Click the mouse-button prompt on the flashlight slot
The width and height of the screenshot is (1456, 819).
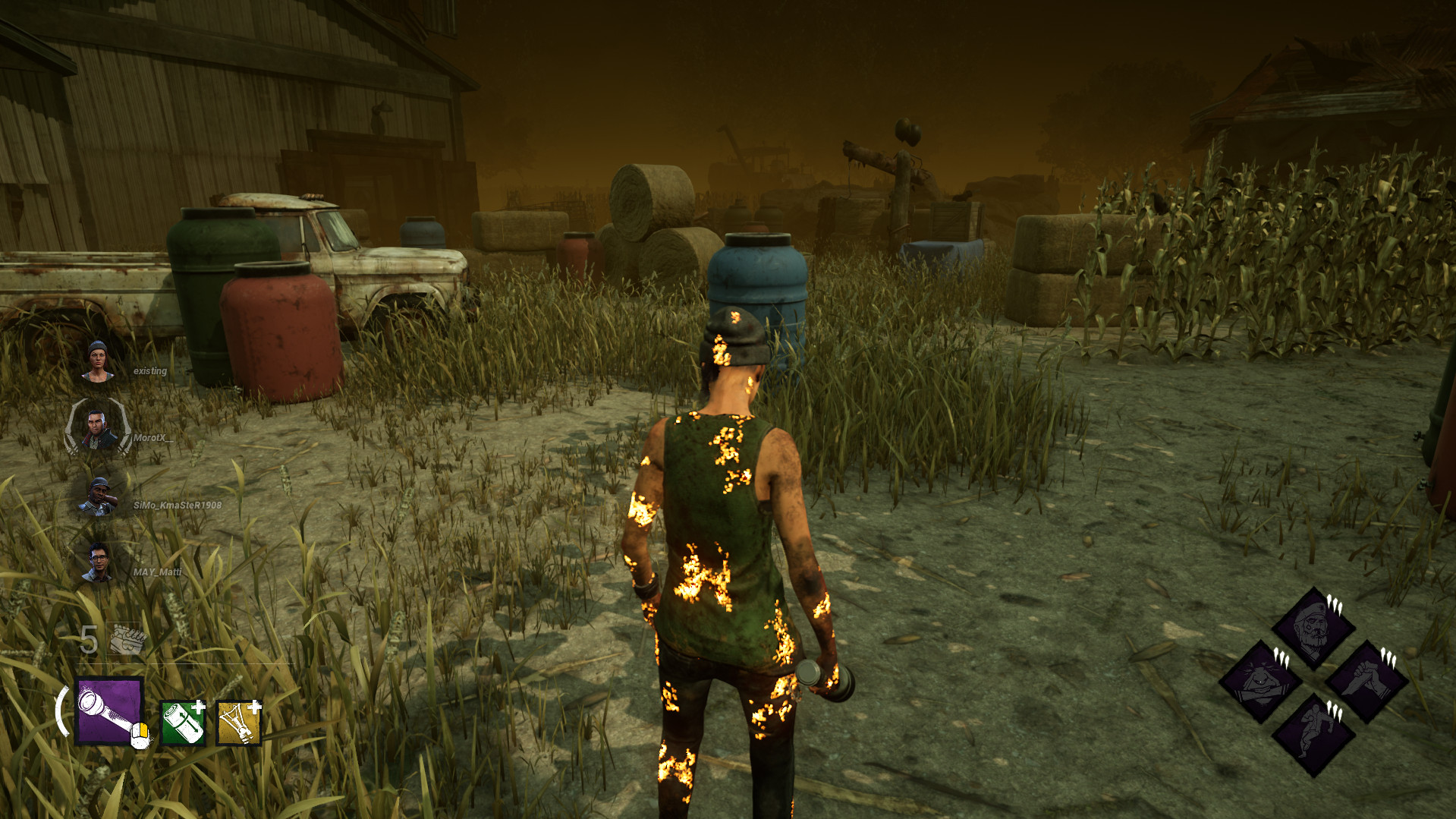(x=141, y=734)
